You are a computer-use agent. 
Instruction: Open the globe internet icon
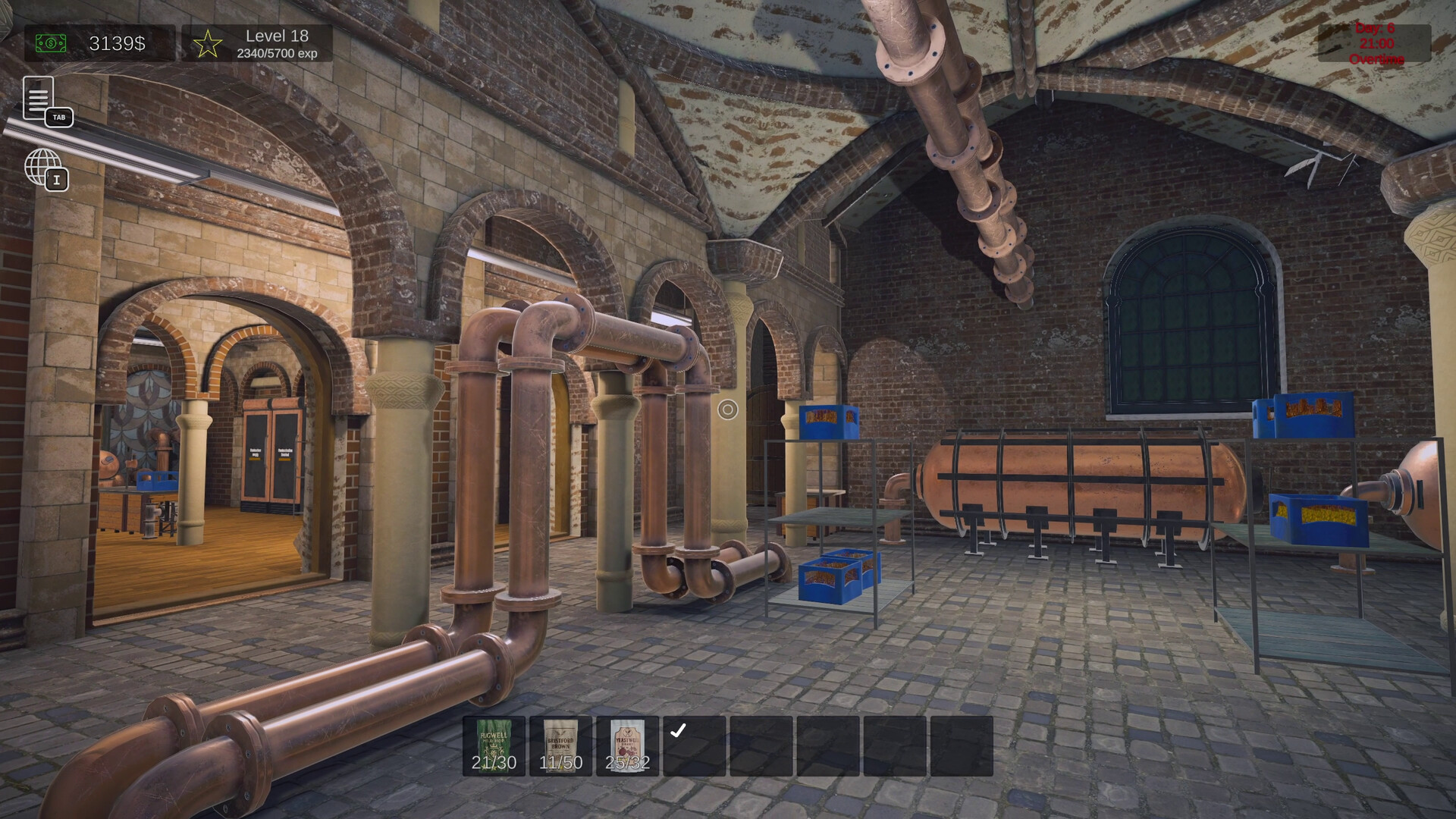click(x=43, y=167)
